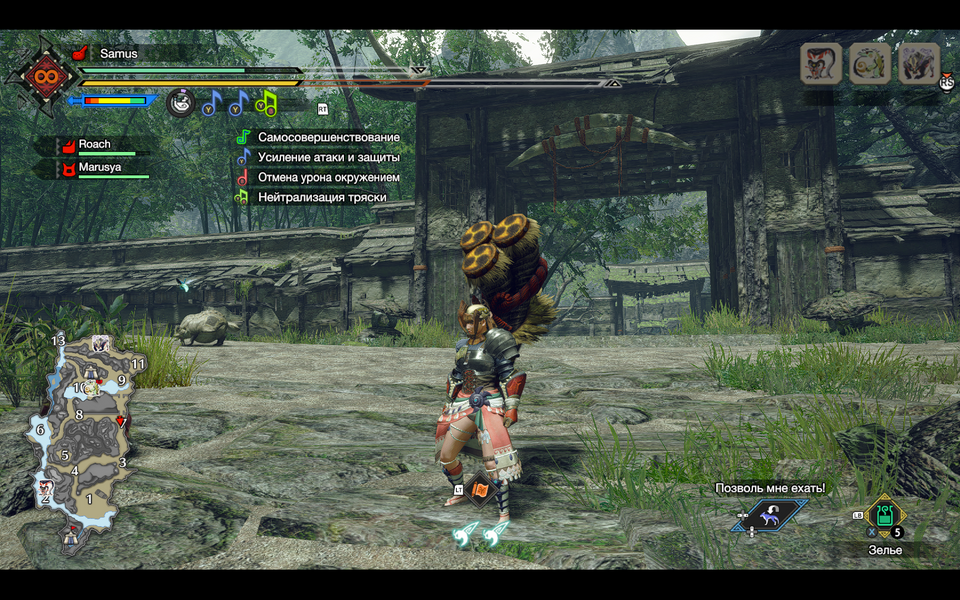The image size is (960, 600).
Task: Pick the purple-aura beast monster target icon
Action: (919, 63)
